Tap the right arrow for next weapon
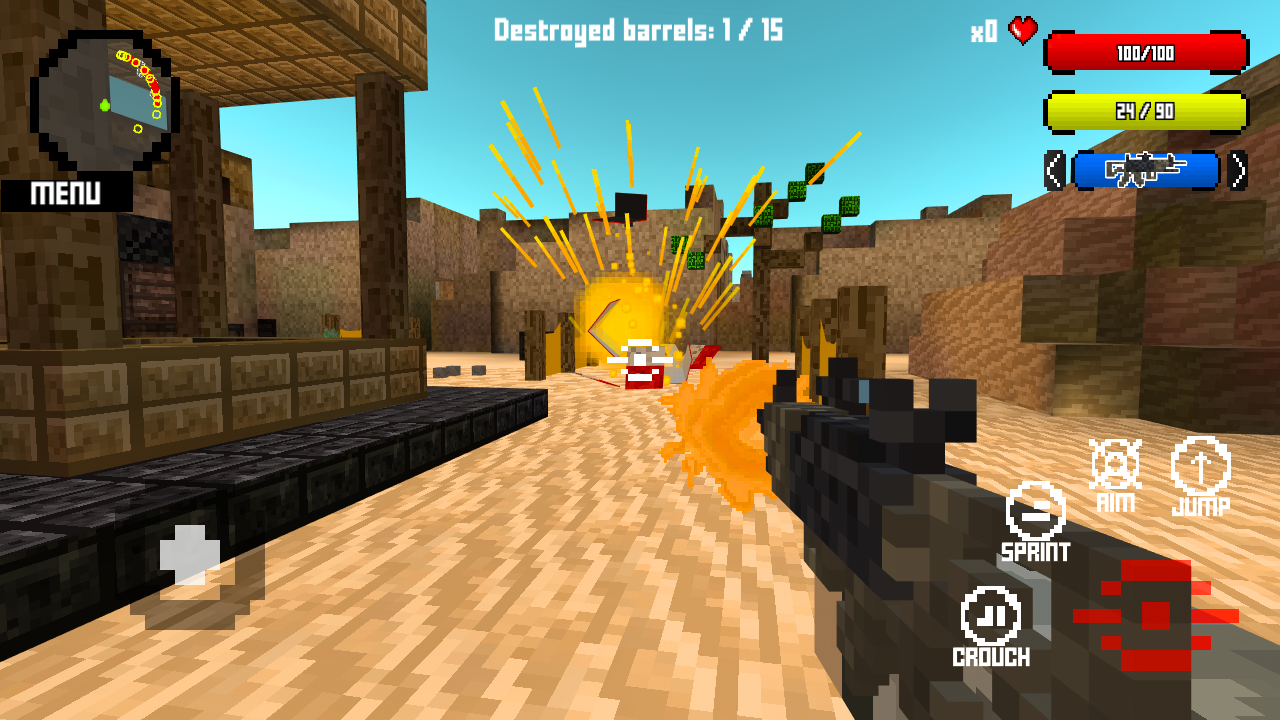The image size is (1280, 720). tap(1239, 170)
